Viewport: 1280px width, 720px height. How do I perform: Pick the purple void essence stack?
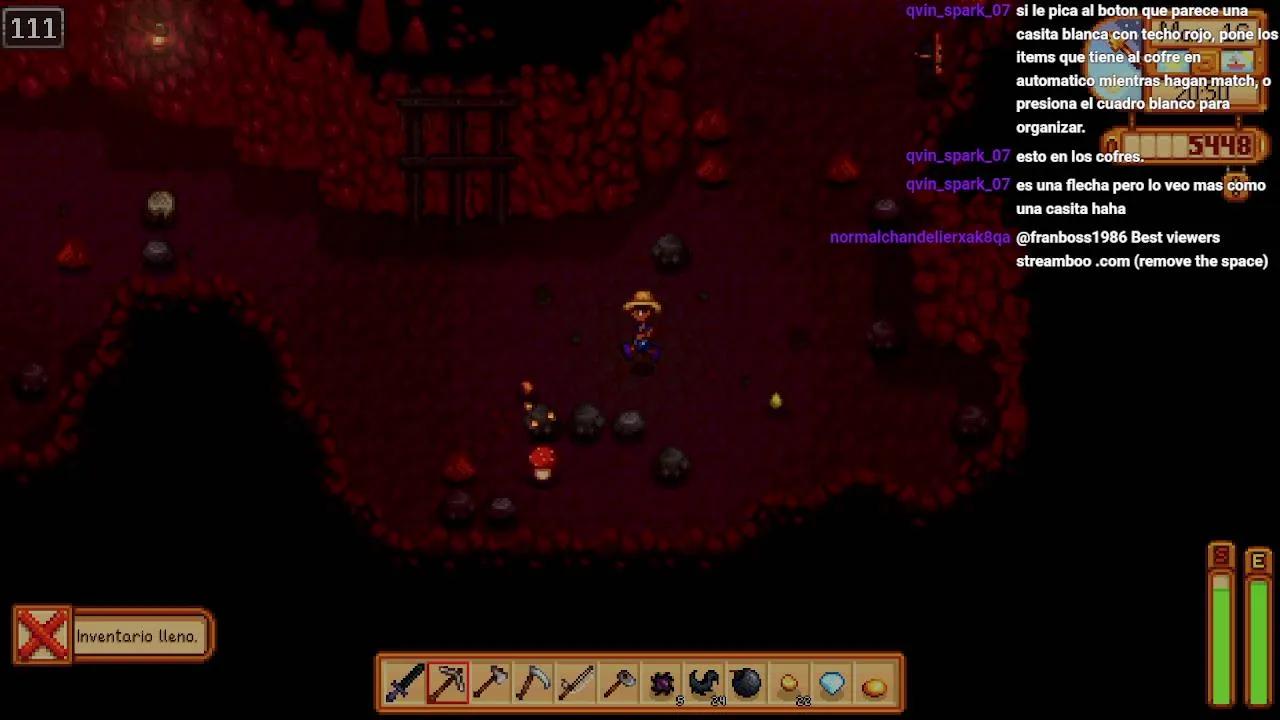coord(662,684)
